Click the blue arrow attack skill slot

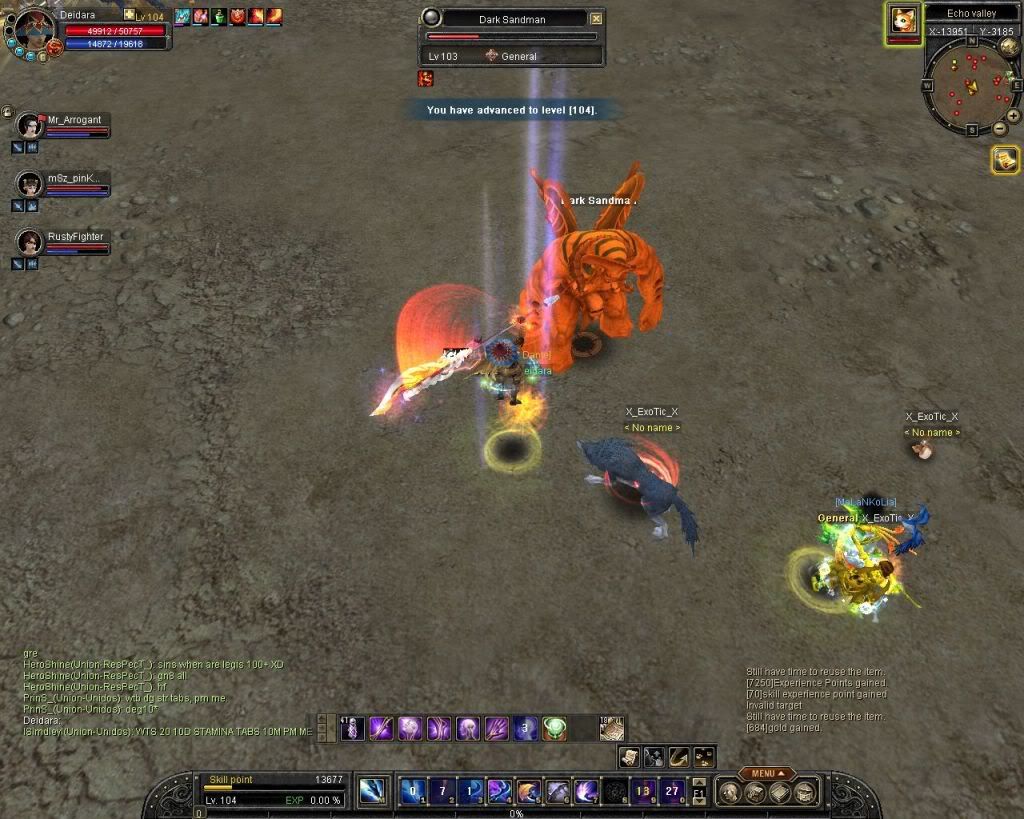[x=372, y=790]
